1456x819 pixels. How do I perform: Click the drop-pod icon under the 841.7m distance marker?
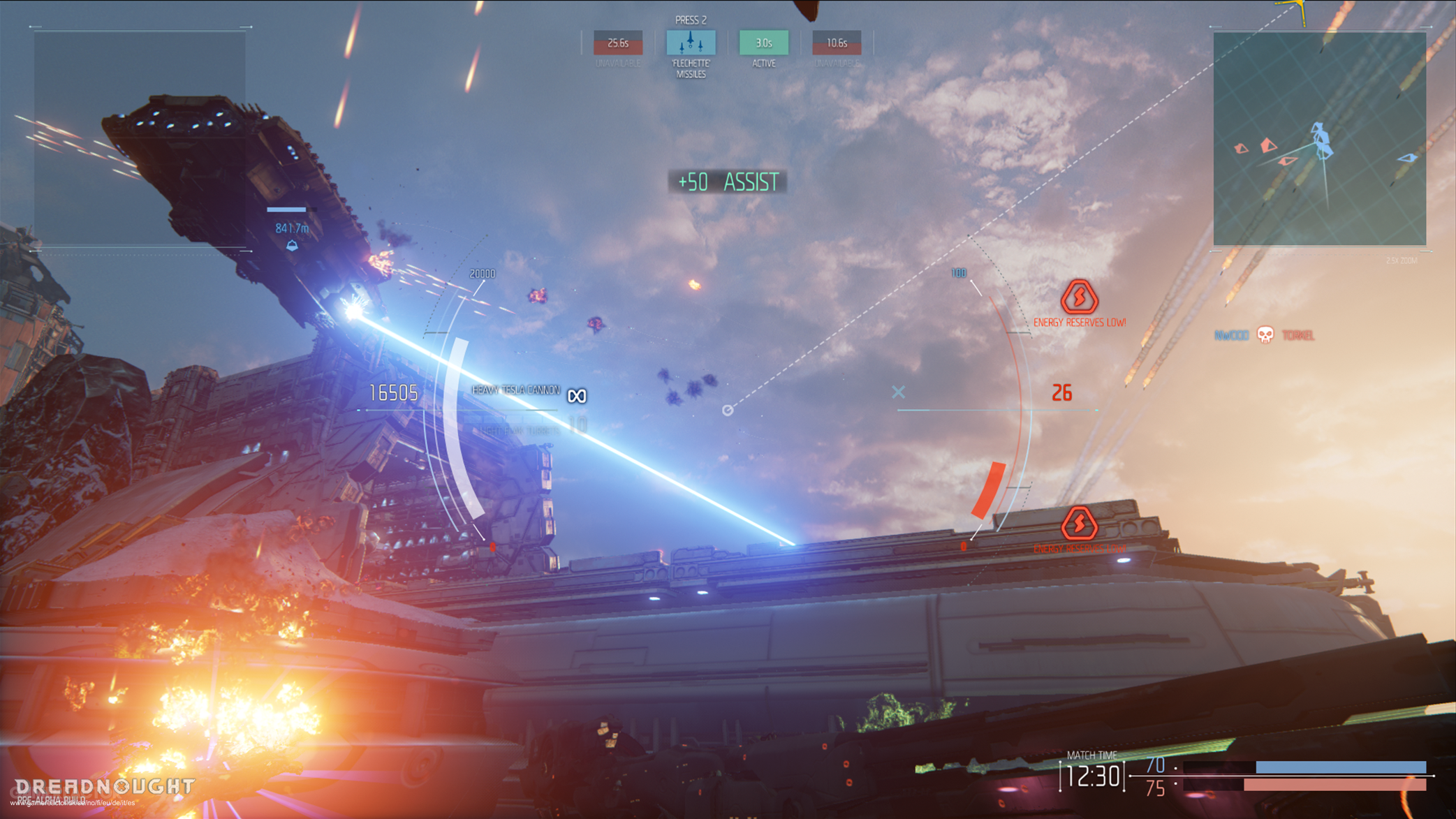[293, 244]
